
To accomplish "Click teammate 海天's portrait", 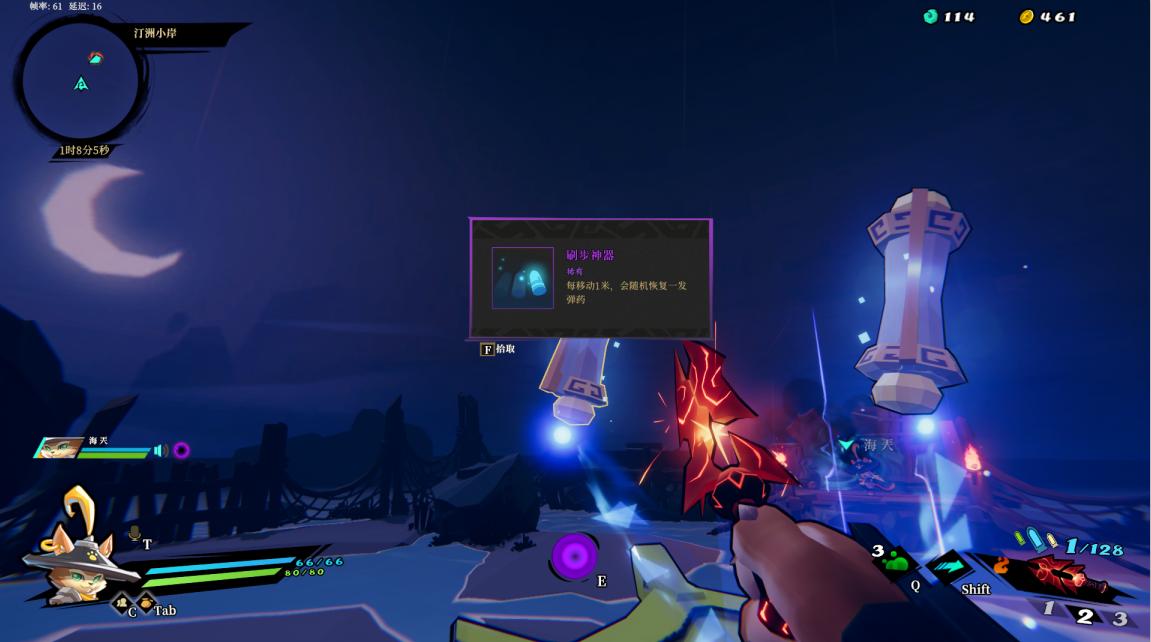I will [x=59, y=448].
